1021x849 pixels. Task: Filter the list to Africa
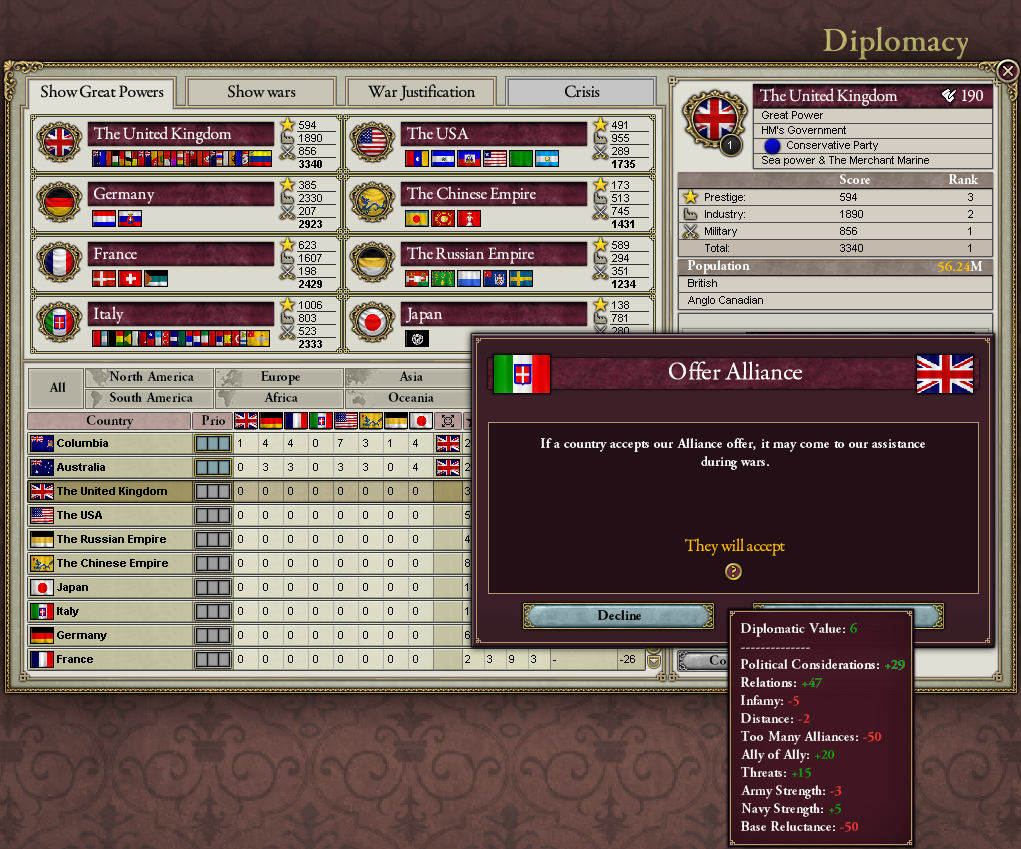click(x=280, y=398)
